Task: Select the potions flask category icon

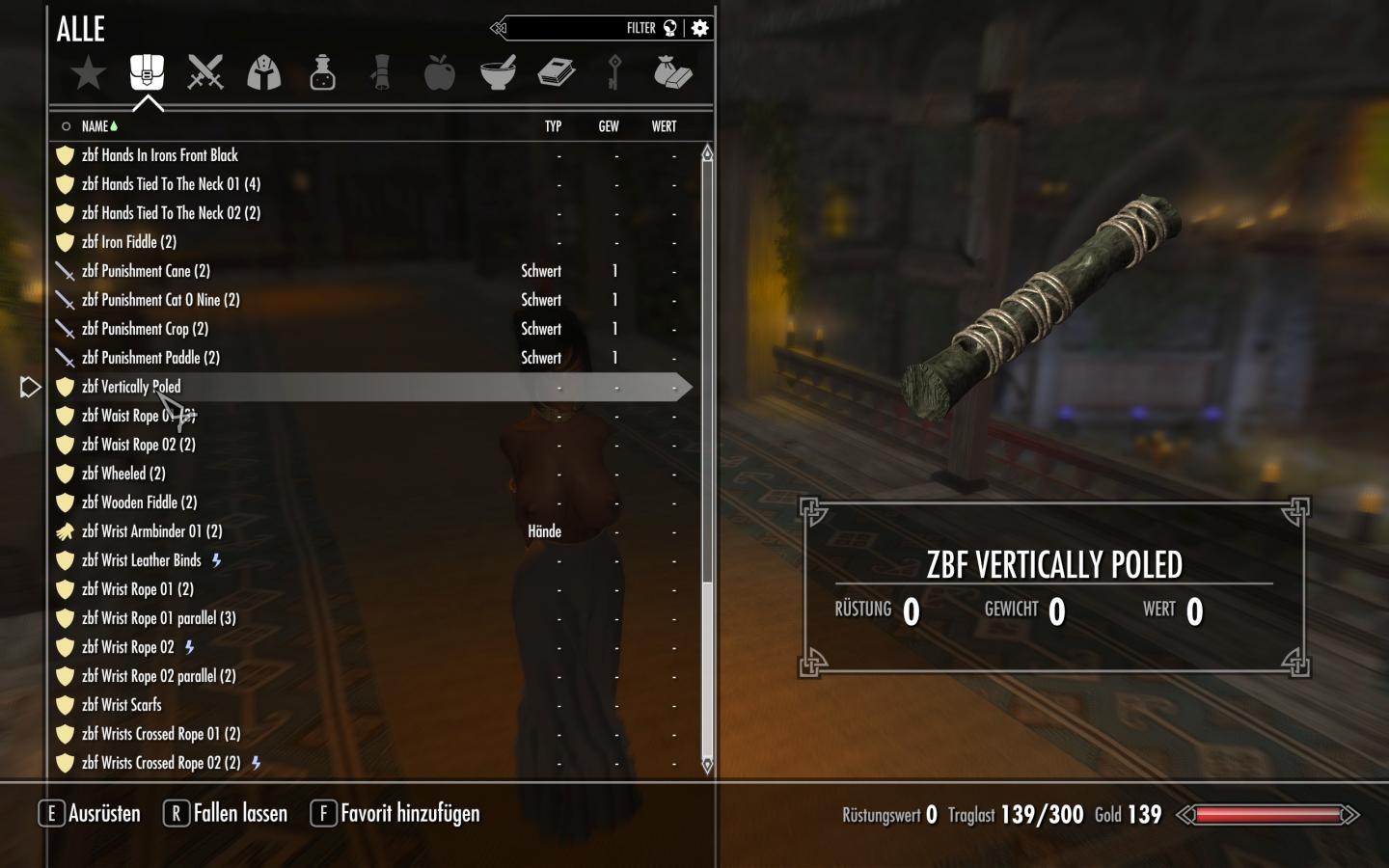Action: click(x=322, y=71)
